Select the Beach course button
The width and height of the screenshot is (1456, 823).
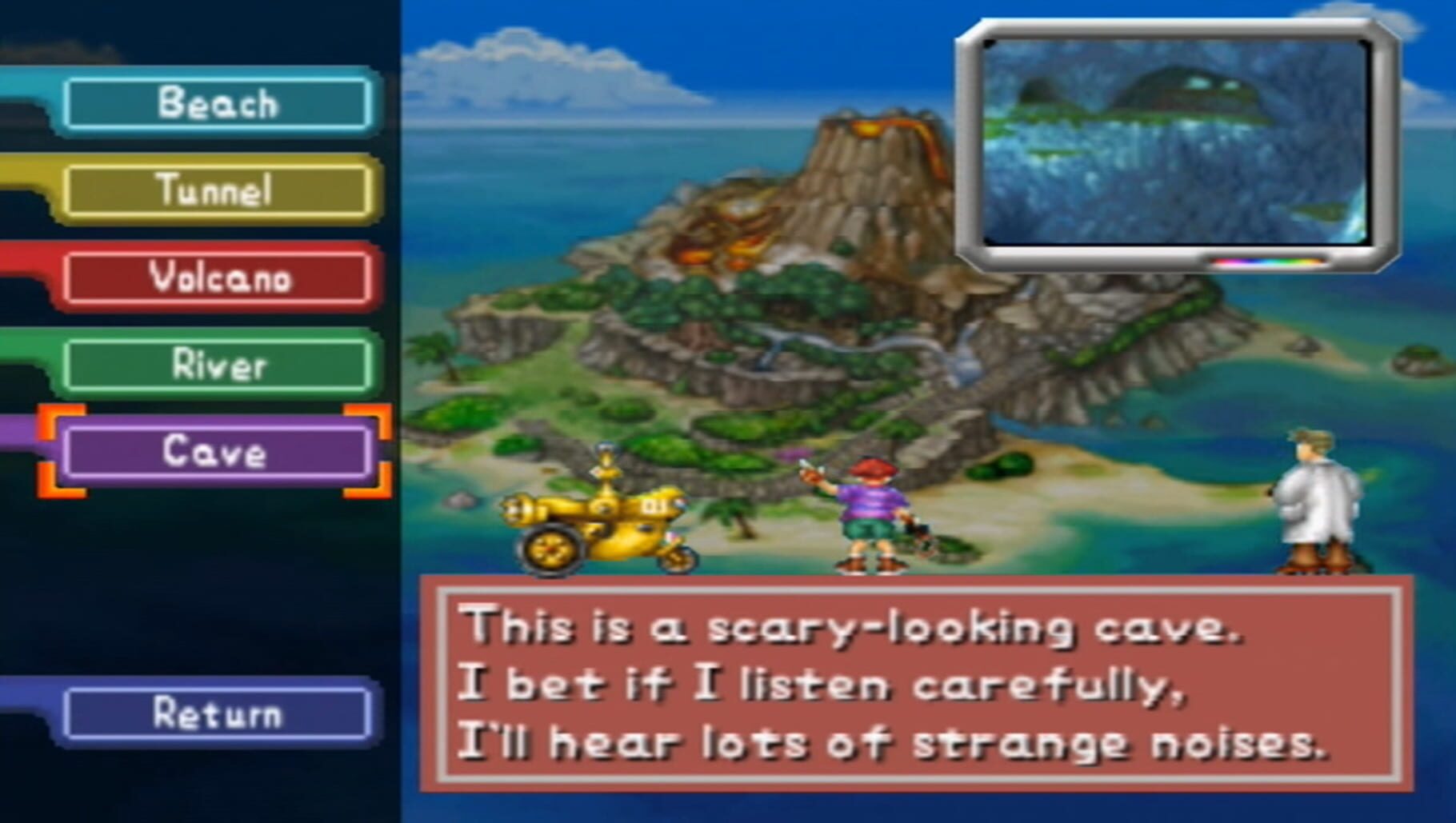pos(216,102)
